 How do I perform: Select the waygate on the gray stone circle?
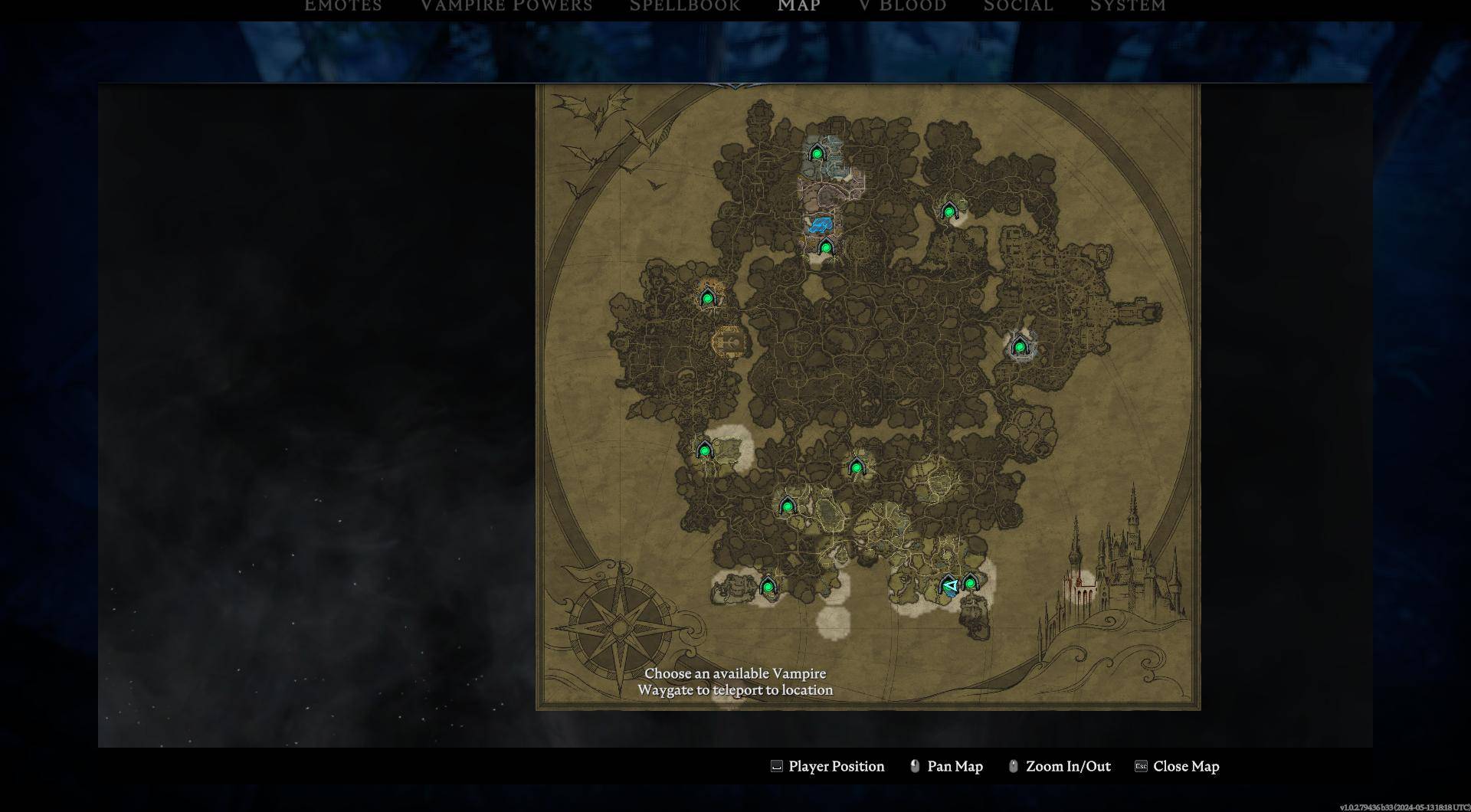coord(1019,347)
